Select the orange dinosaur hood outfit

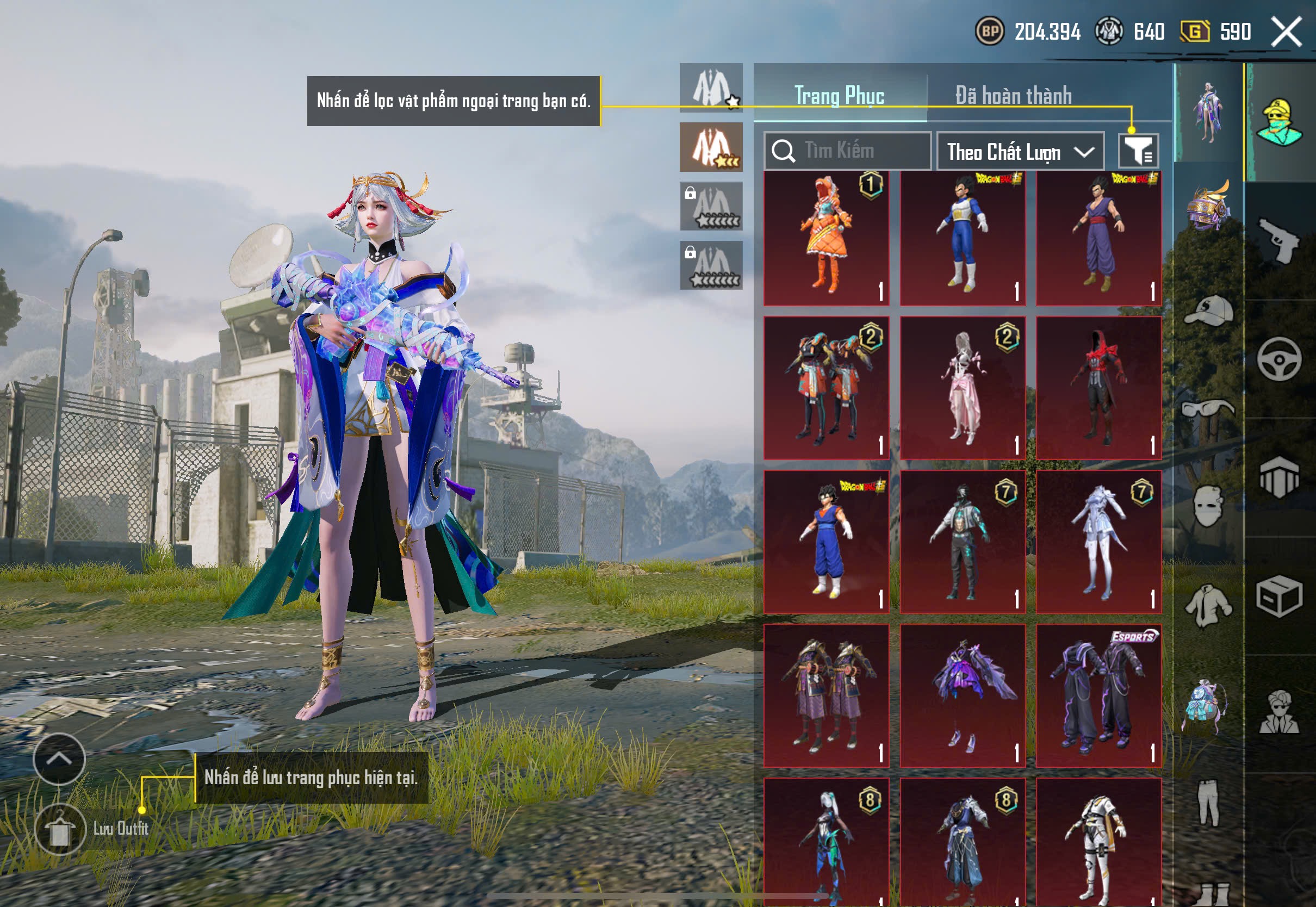point(826,238)
